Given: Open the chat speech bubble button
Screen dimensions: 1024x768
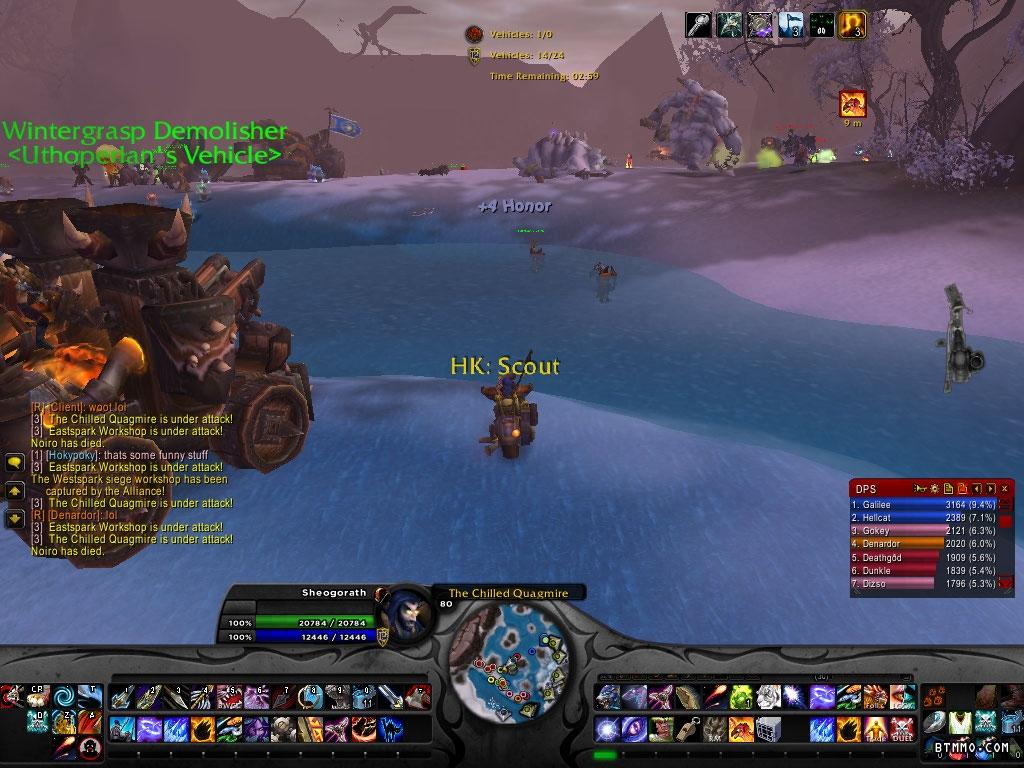Looking at the screenshot, I should click(15, 463).
